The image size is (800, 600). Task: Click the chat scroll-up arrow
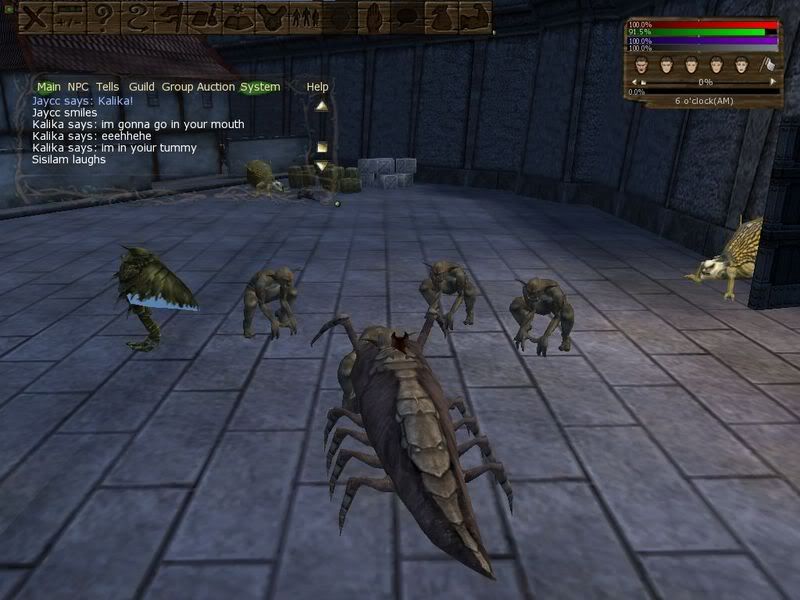point(321,105)
